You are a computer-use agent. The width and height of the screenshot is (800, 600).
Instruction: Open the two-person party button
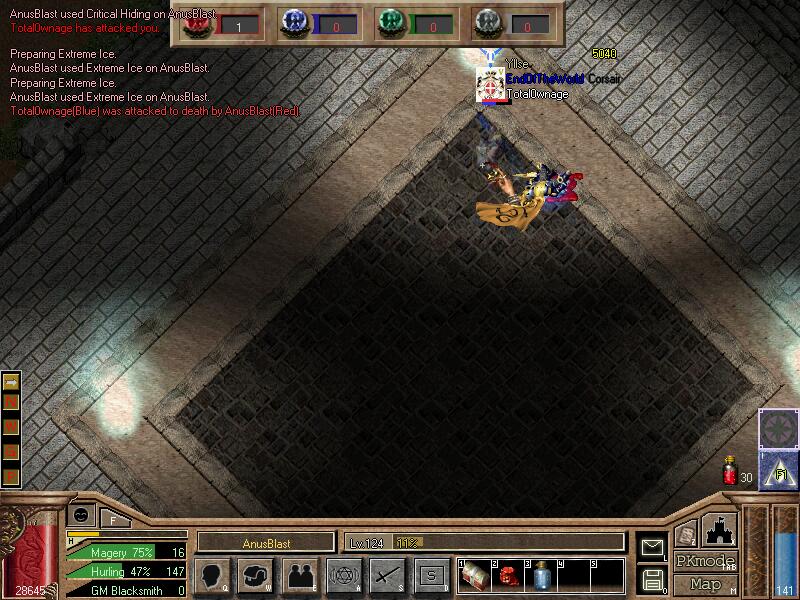[x=298, y=575]
